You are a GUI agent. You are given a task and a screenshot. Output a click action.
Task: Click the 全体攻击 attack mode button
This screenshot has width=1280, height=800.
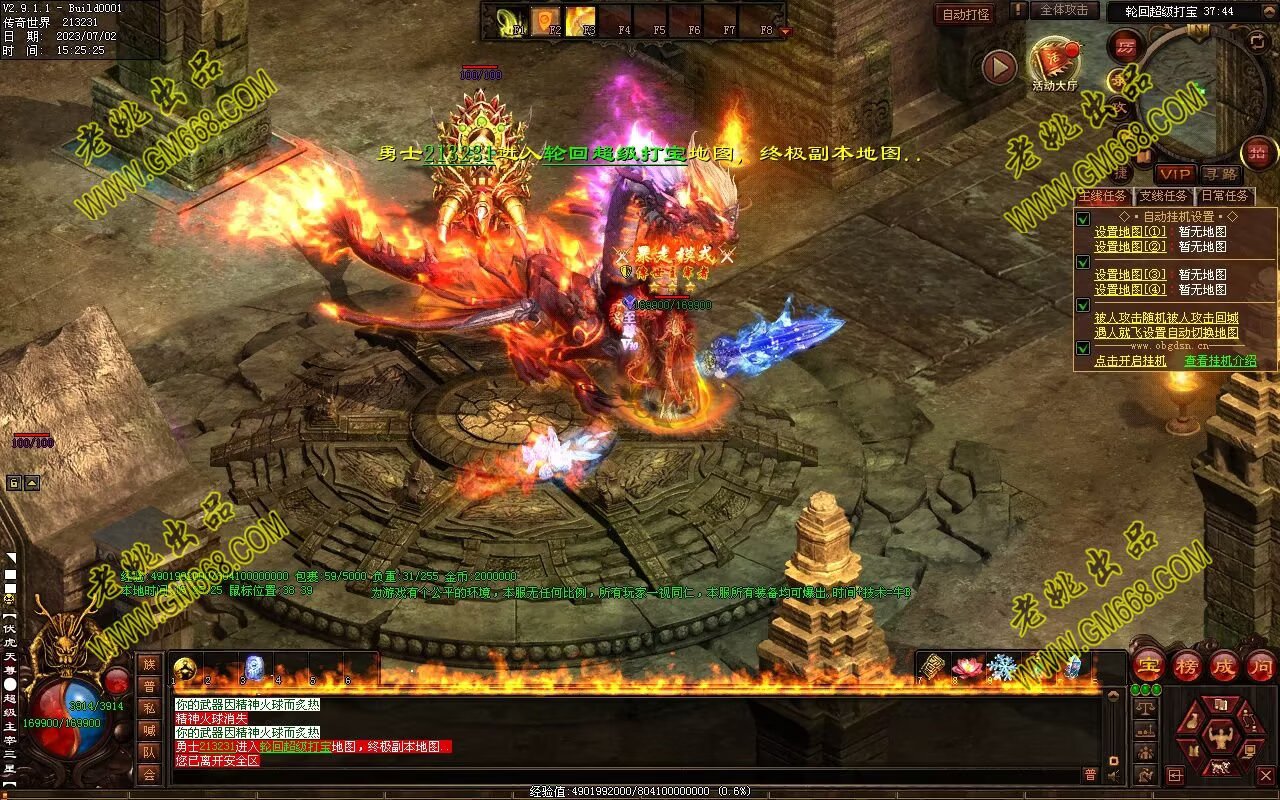click(1064, 10)
